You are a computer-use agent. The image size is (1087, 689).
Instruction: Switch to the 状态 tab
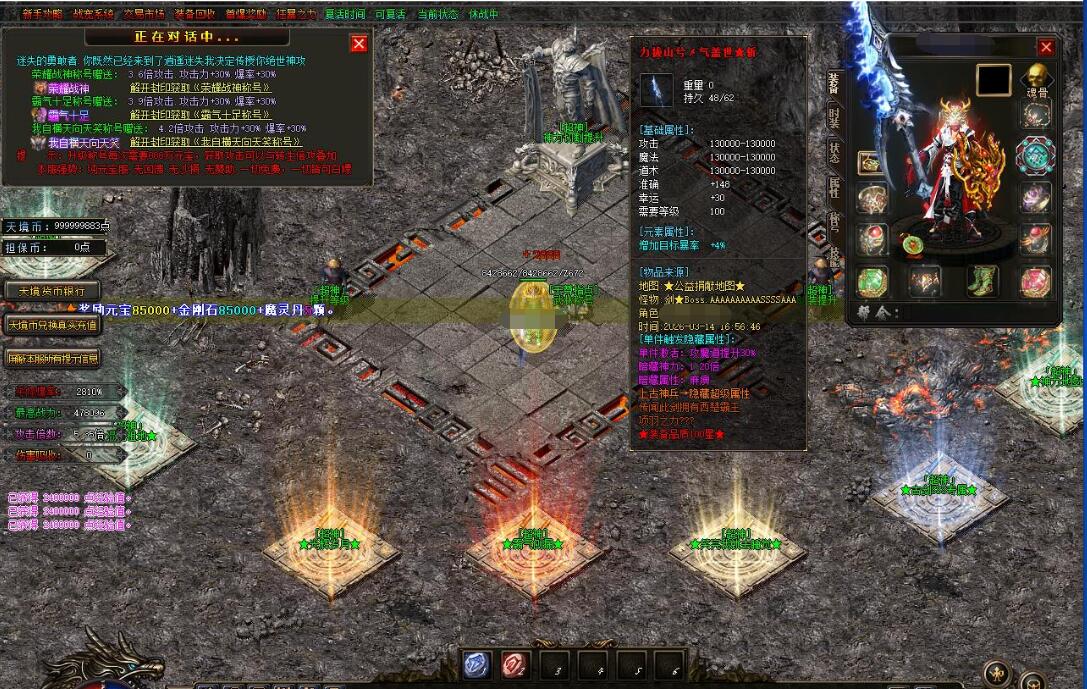coord(834,153)
